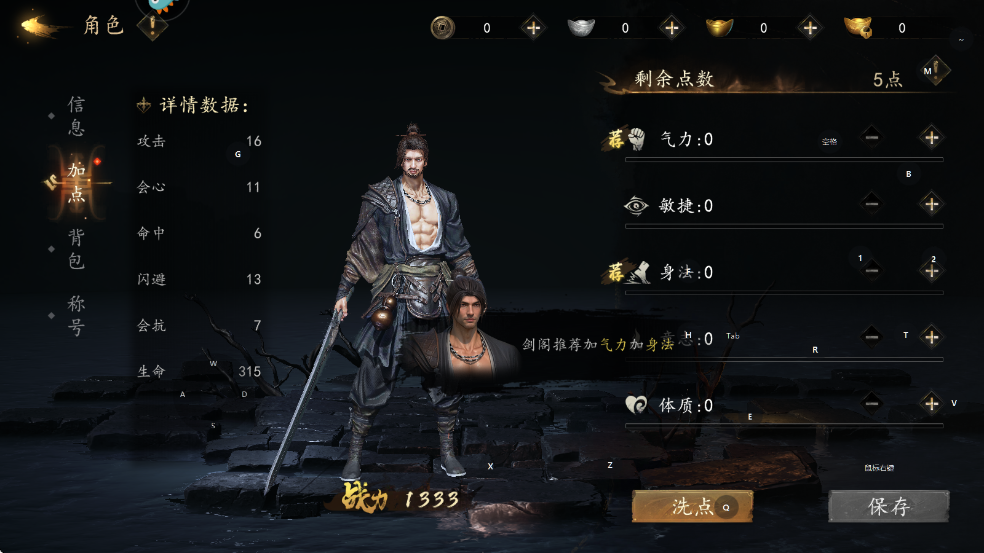The height and width of the screenshot is (553, 984).
Task: Open the exclamation icon beside 剩余点数
Action: tap(935, 72)
